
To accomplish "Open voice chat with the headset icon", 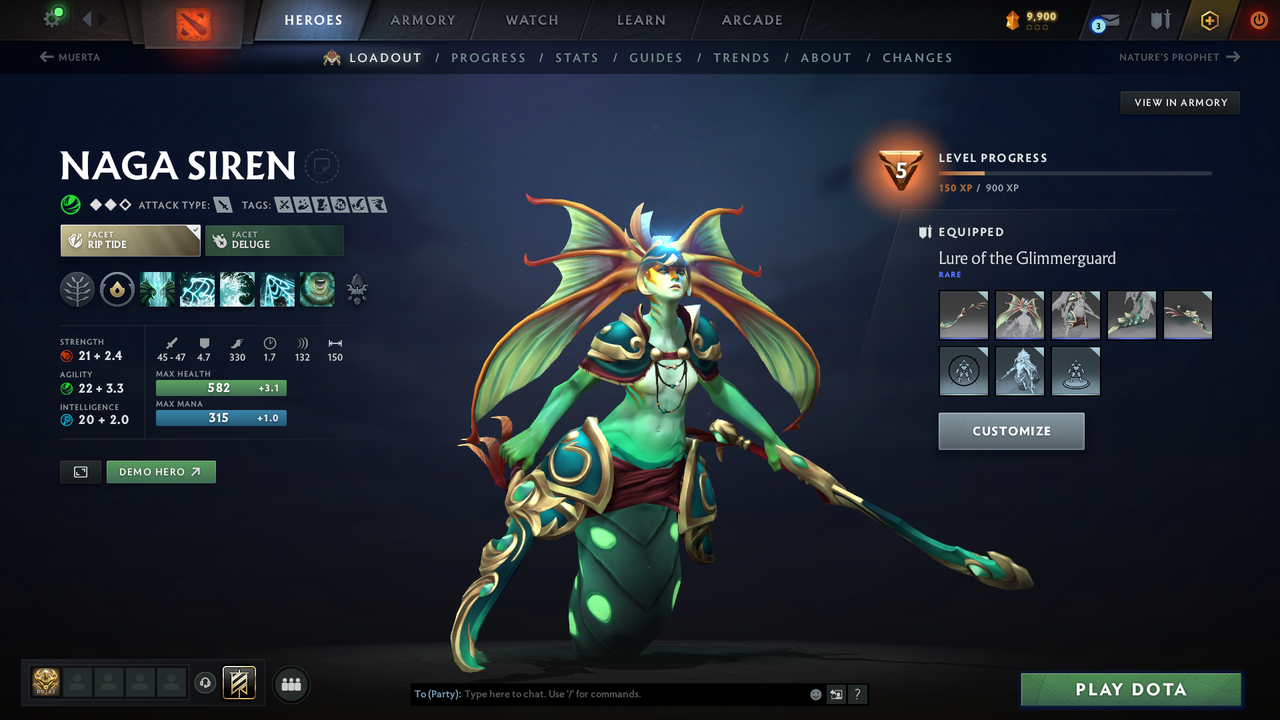I will [207, 684].
